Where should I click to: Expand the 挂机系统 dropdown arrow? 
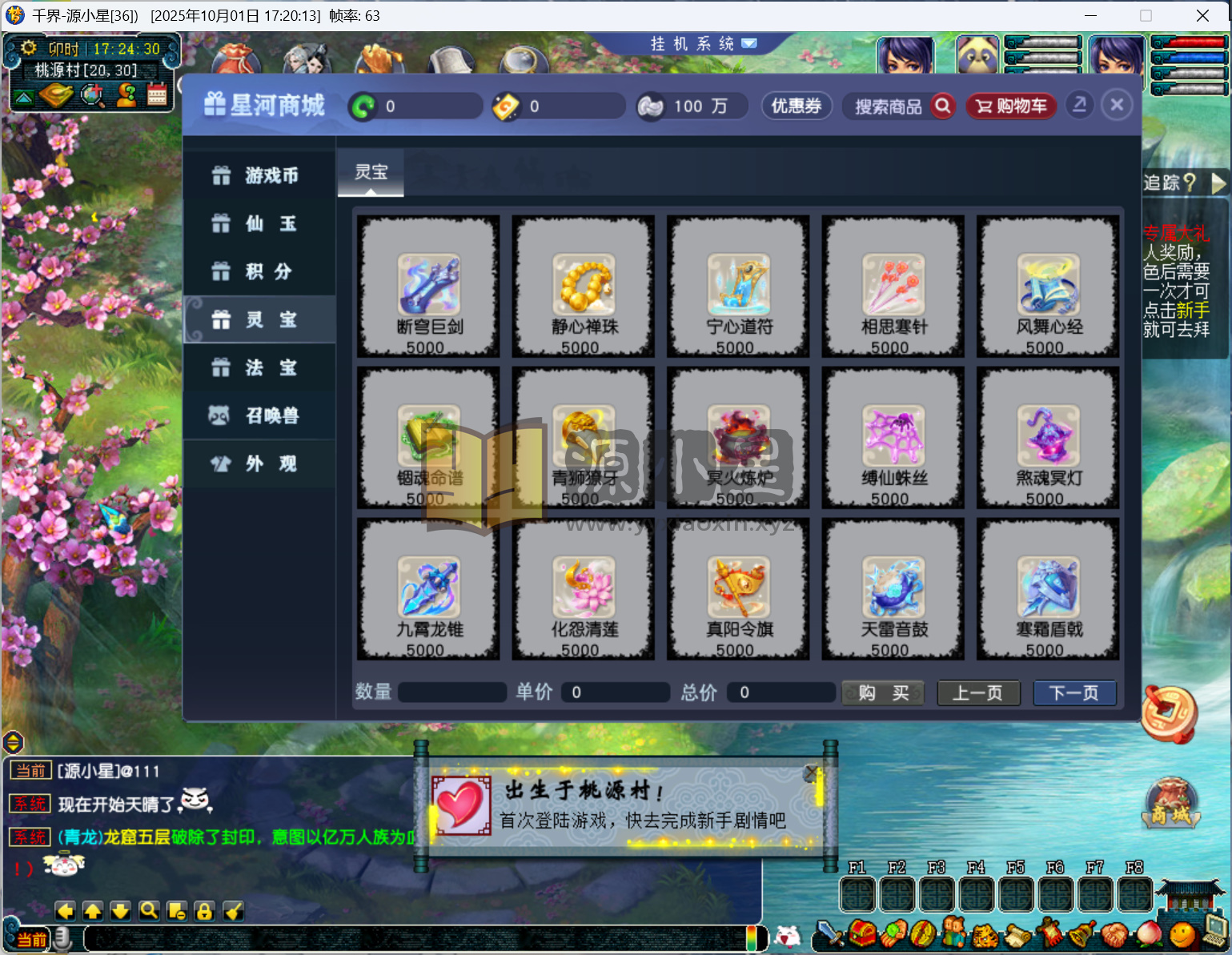(749, 44)
